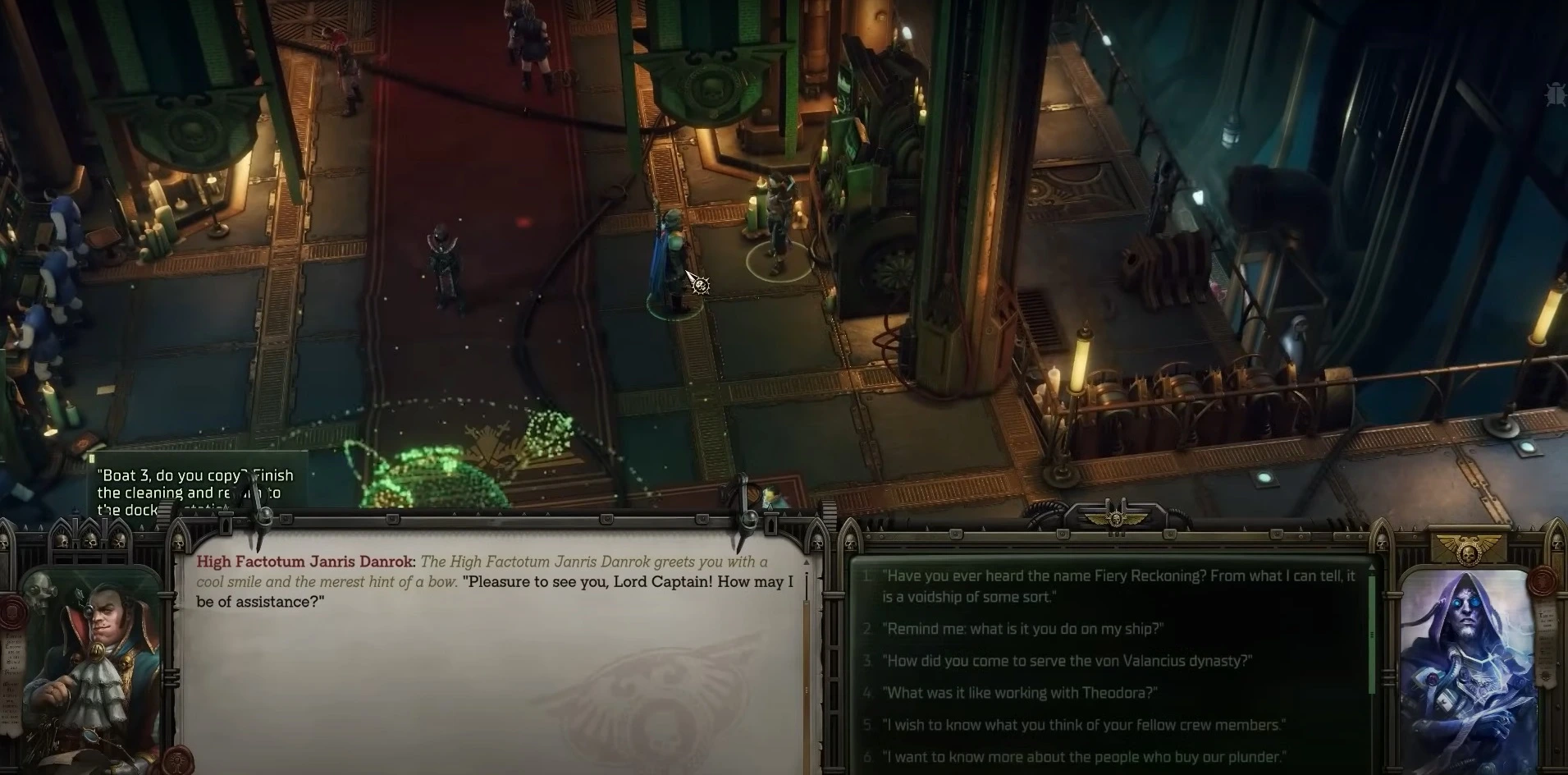Ask how he came to serve von Valancius
The width and height of the screenshot is (1568, 775).
click(x=1067, y=661)
